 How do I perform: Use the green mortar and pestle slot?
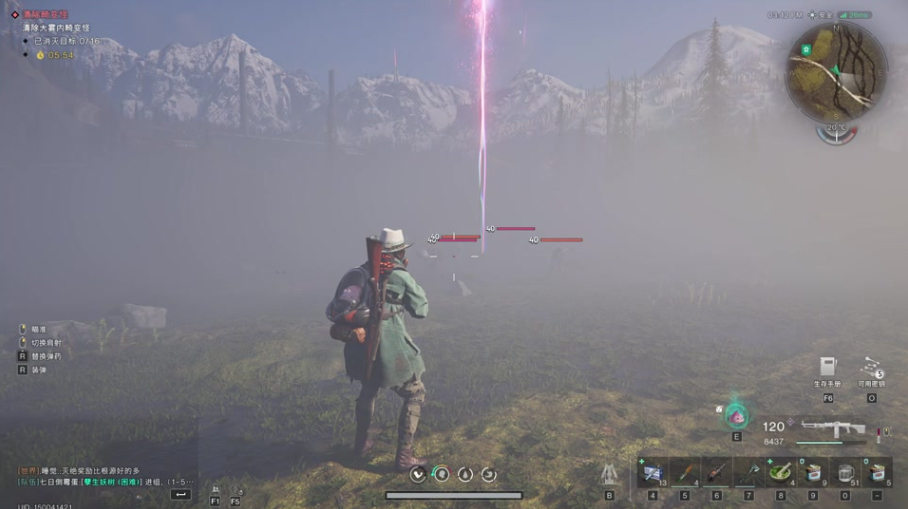click(781, 472)
